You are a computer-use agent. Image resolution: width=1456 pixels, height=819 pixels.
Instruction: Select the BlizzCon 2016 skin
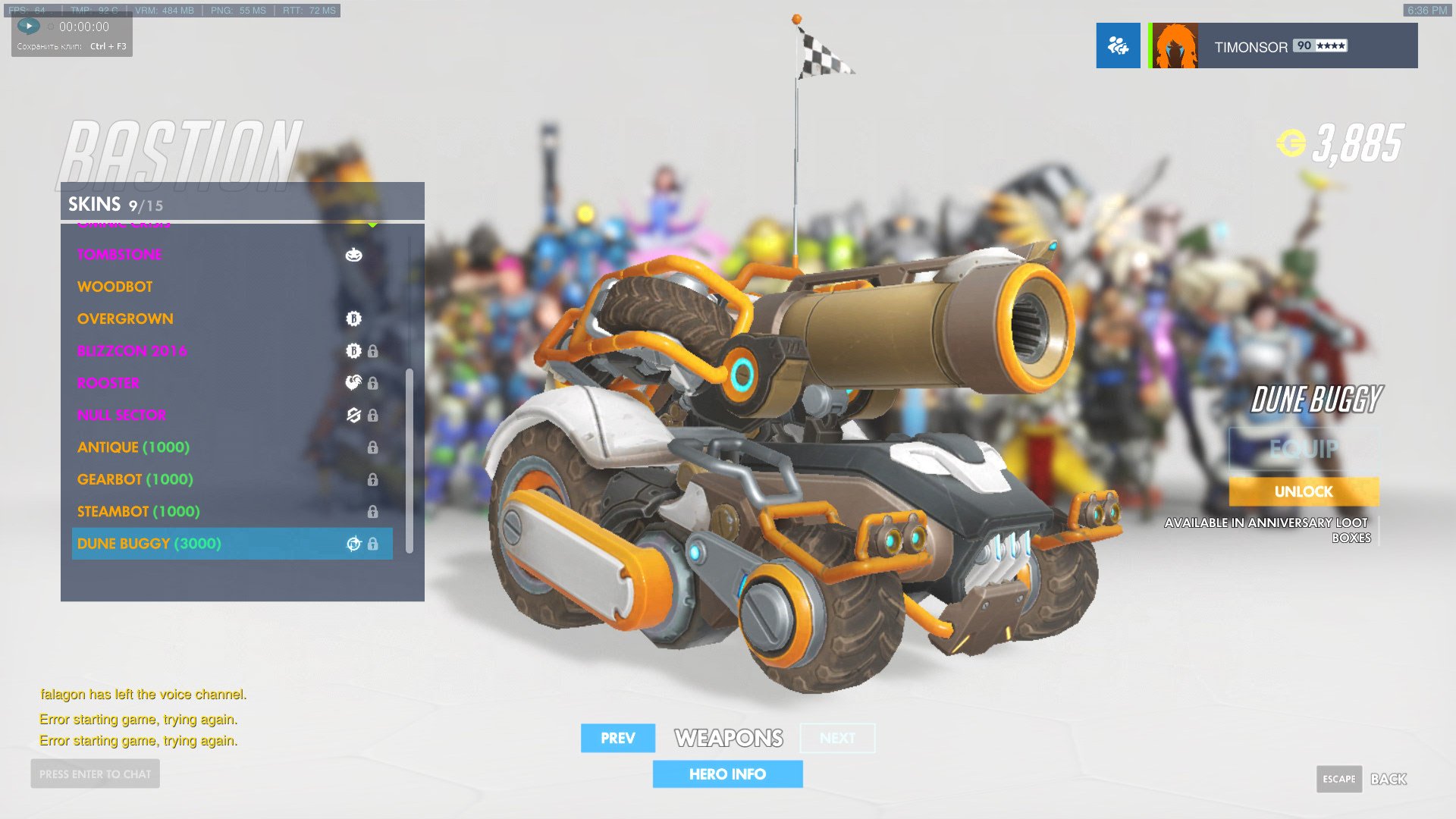click(x=132, y=351)
